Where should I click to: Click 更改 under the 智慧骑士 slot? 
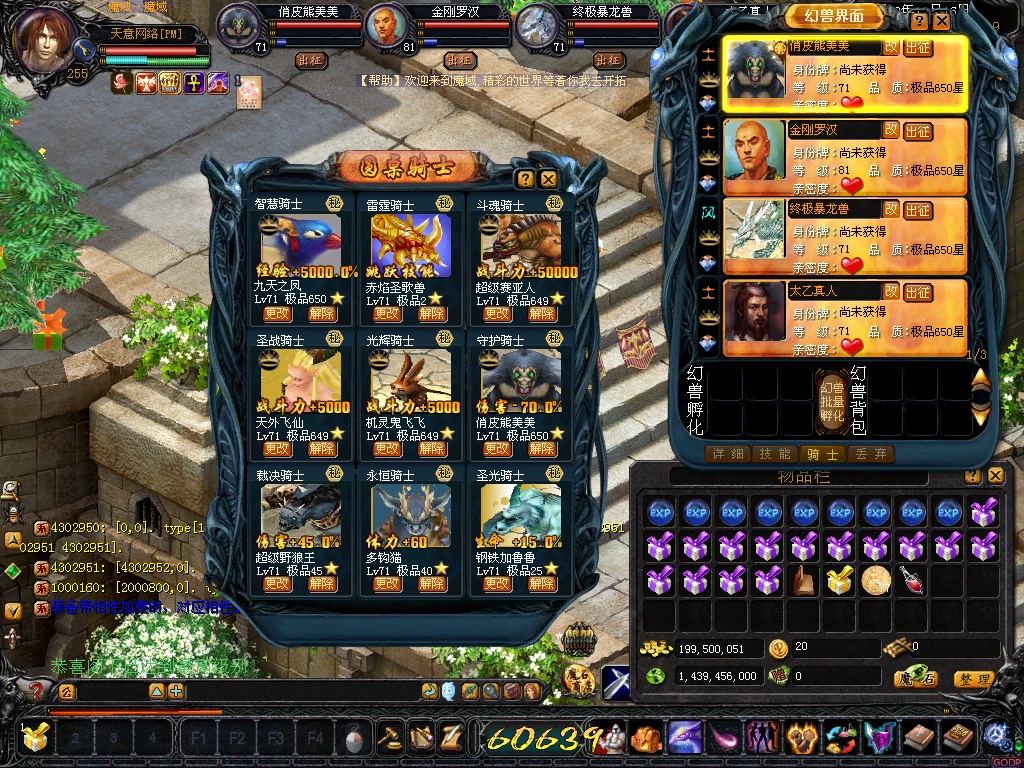tap(277, 313)
